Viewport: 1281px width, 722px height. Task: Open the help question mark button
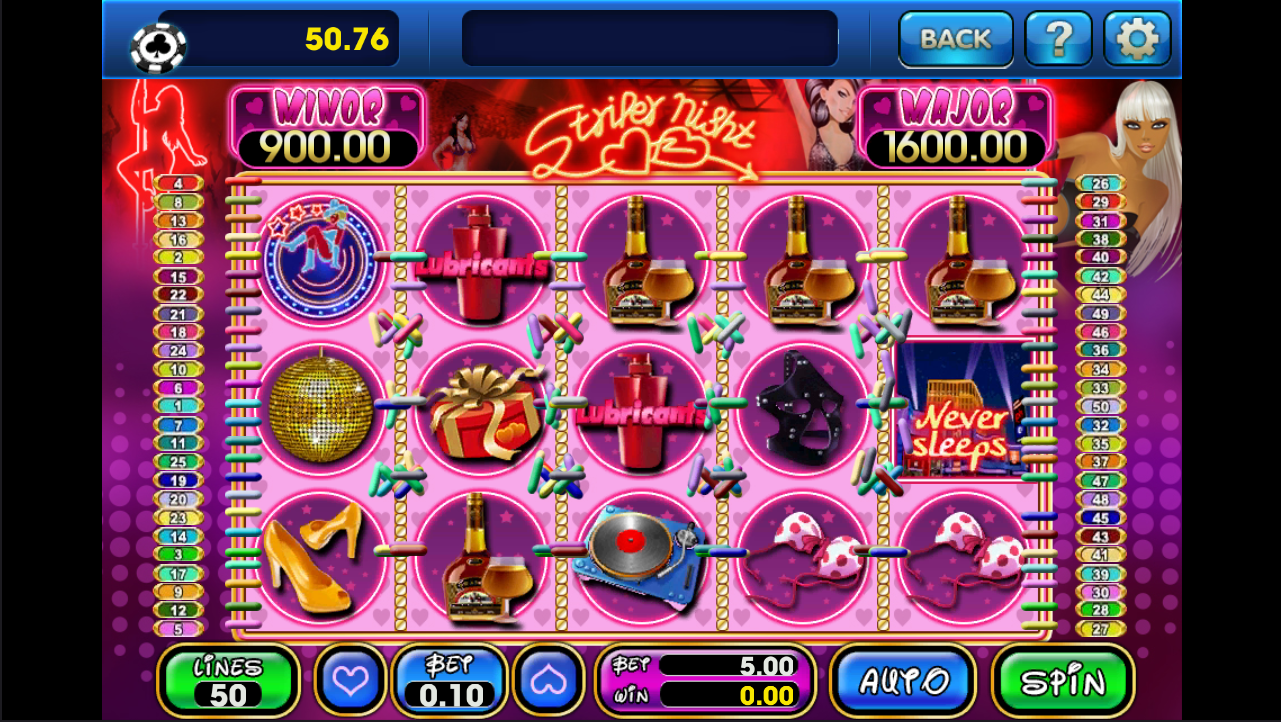1058,39
